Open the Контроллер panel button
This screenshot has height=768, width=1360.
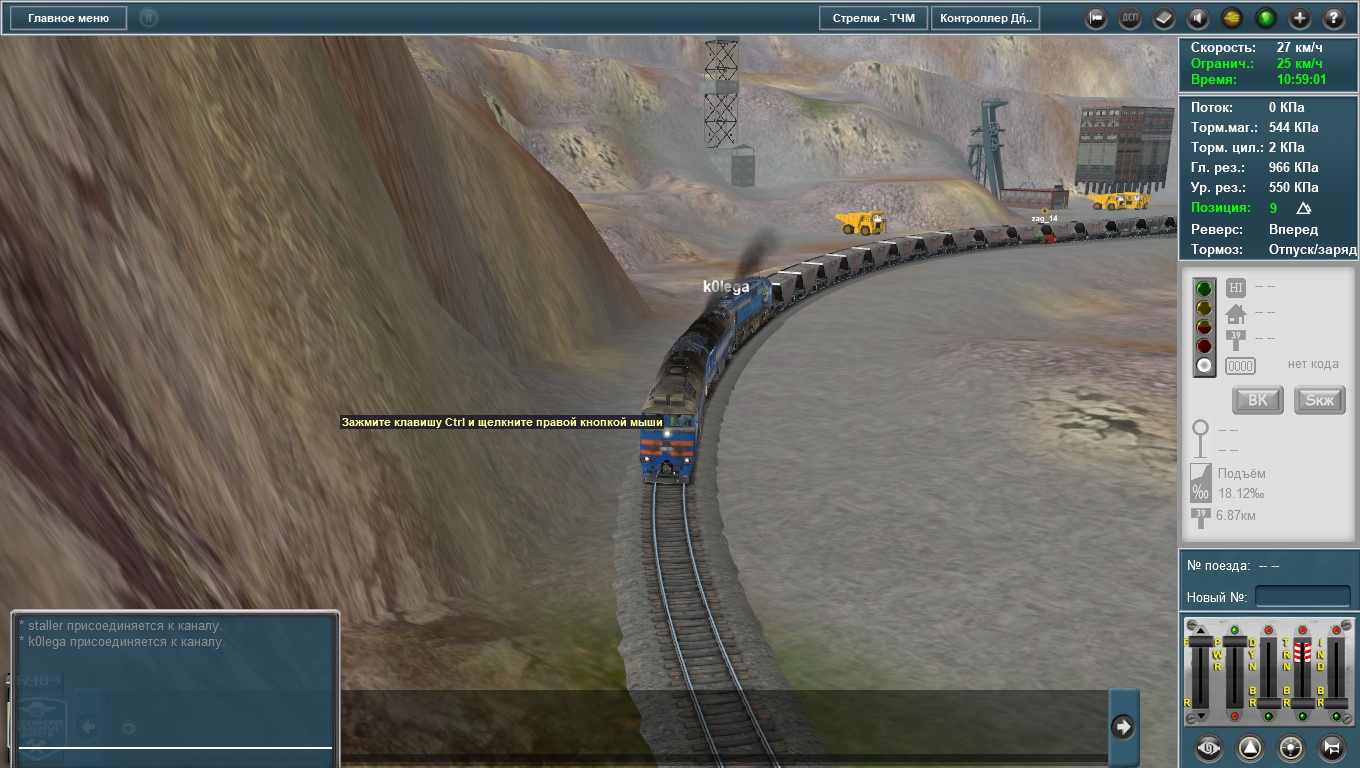pyautogui.click(x=985, y=18)
